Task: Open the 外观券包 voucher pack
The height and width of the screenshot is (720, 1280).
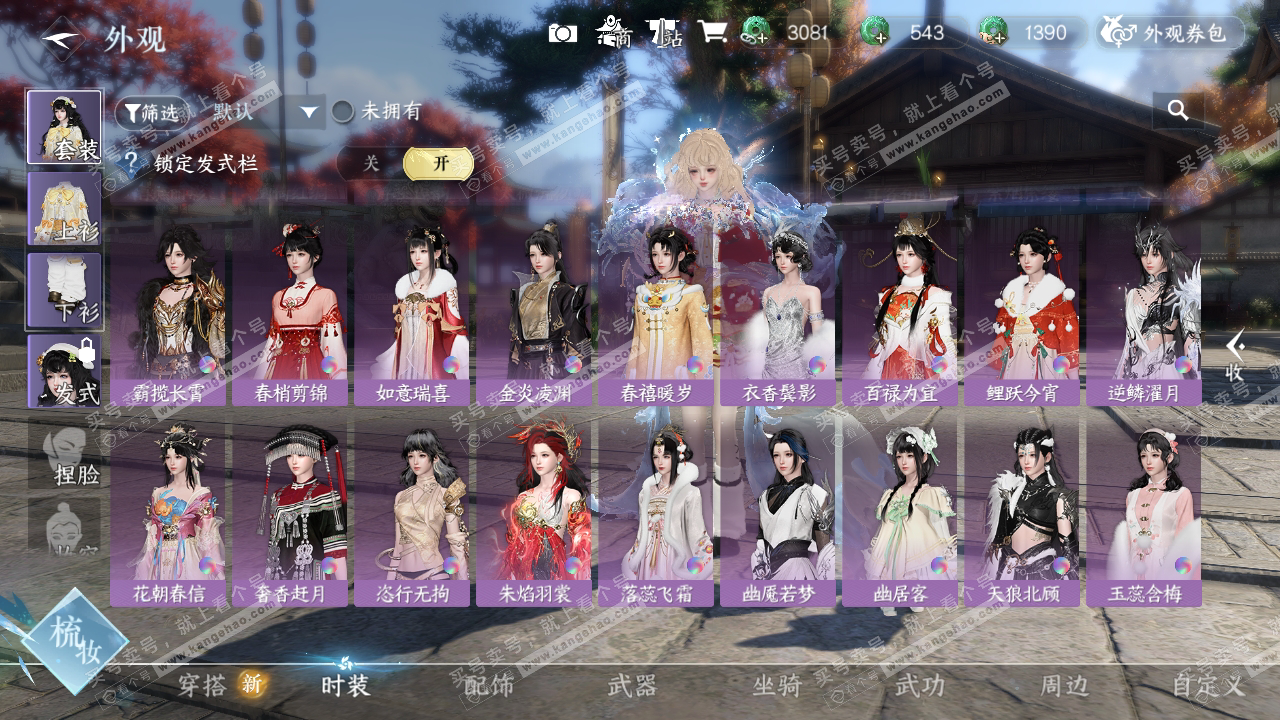Action: tap(1172, 33)
